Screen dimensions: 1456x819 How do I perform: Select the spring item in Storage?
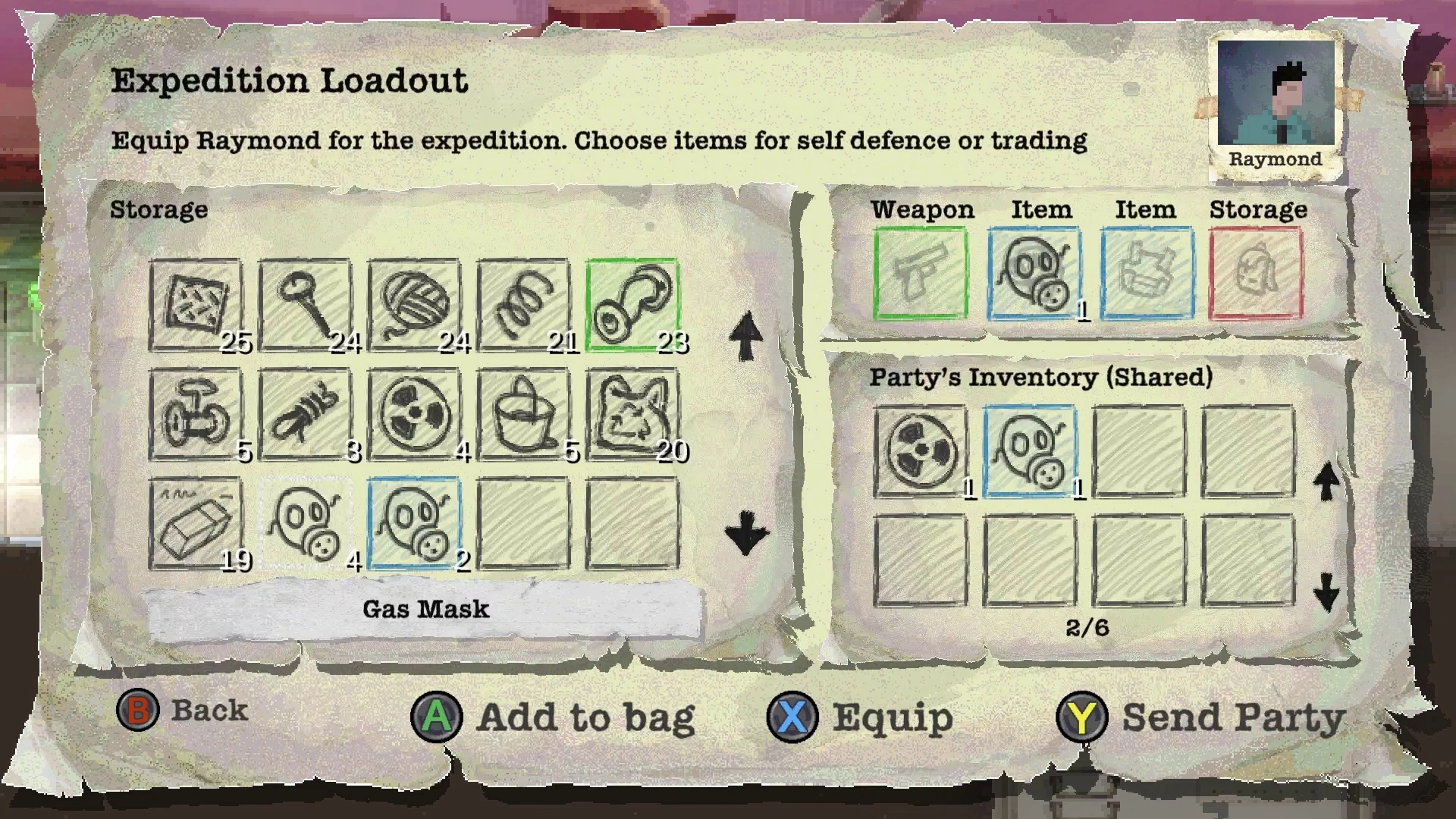tap(523, 305)
